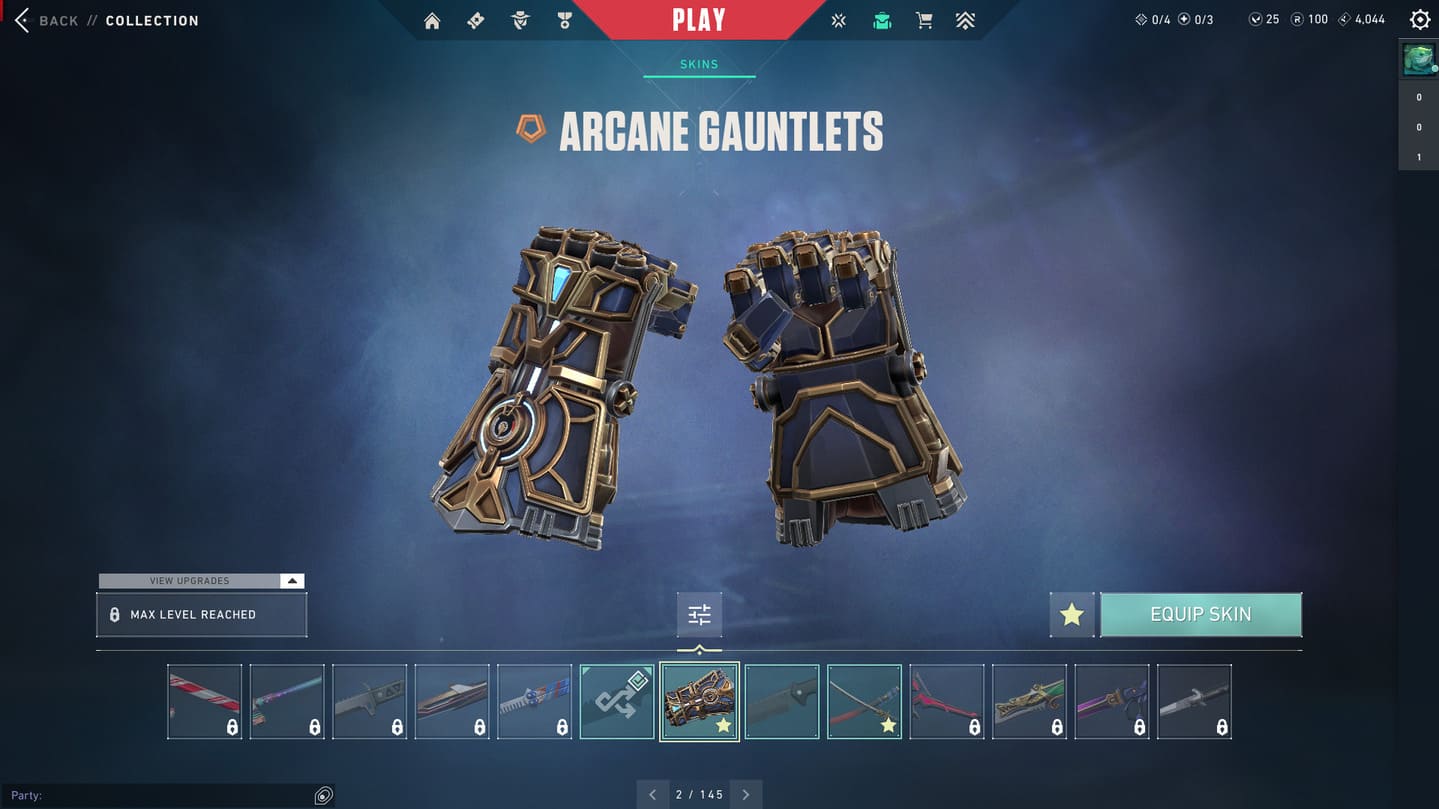Select the random shuffle skin tile
This screenshot has height=809, width=1439.
(617, 702)
